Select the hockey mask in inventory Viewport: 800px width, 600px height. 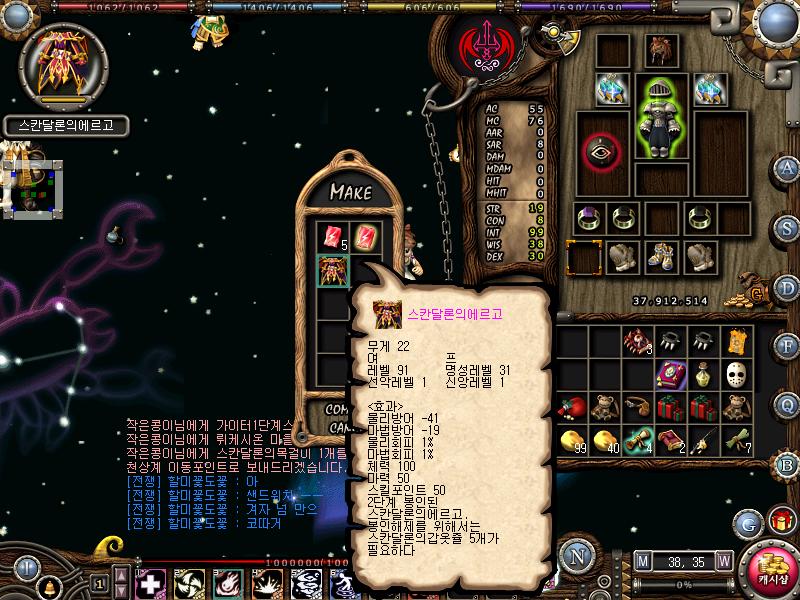click(x=738, y=376)
